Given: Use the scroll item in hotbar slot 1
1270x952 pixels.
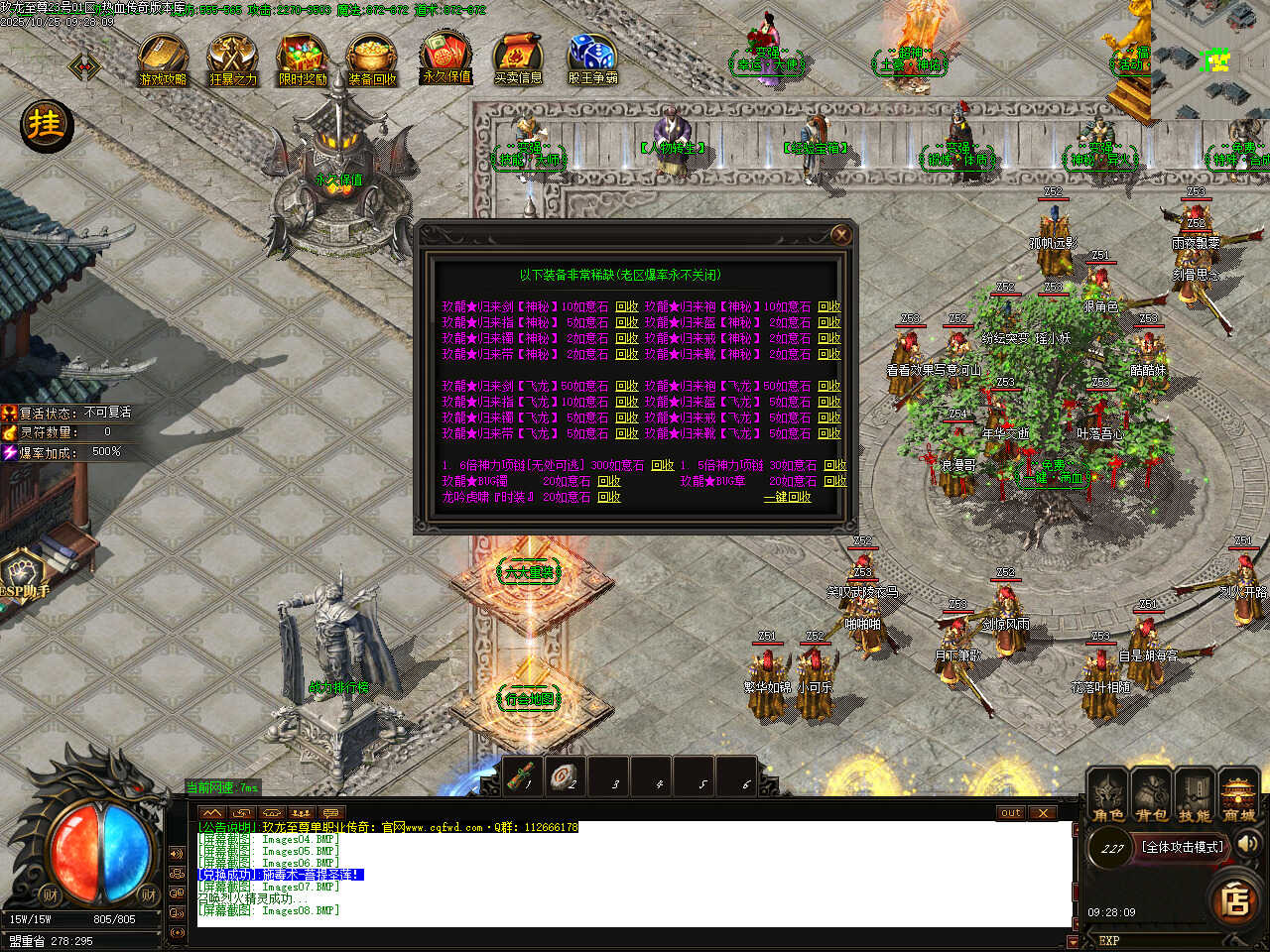Looking at the screenshot, I should [522, 778].
